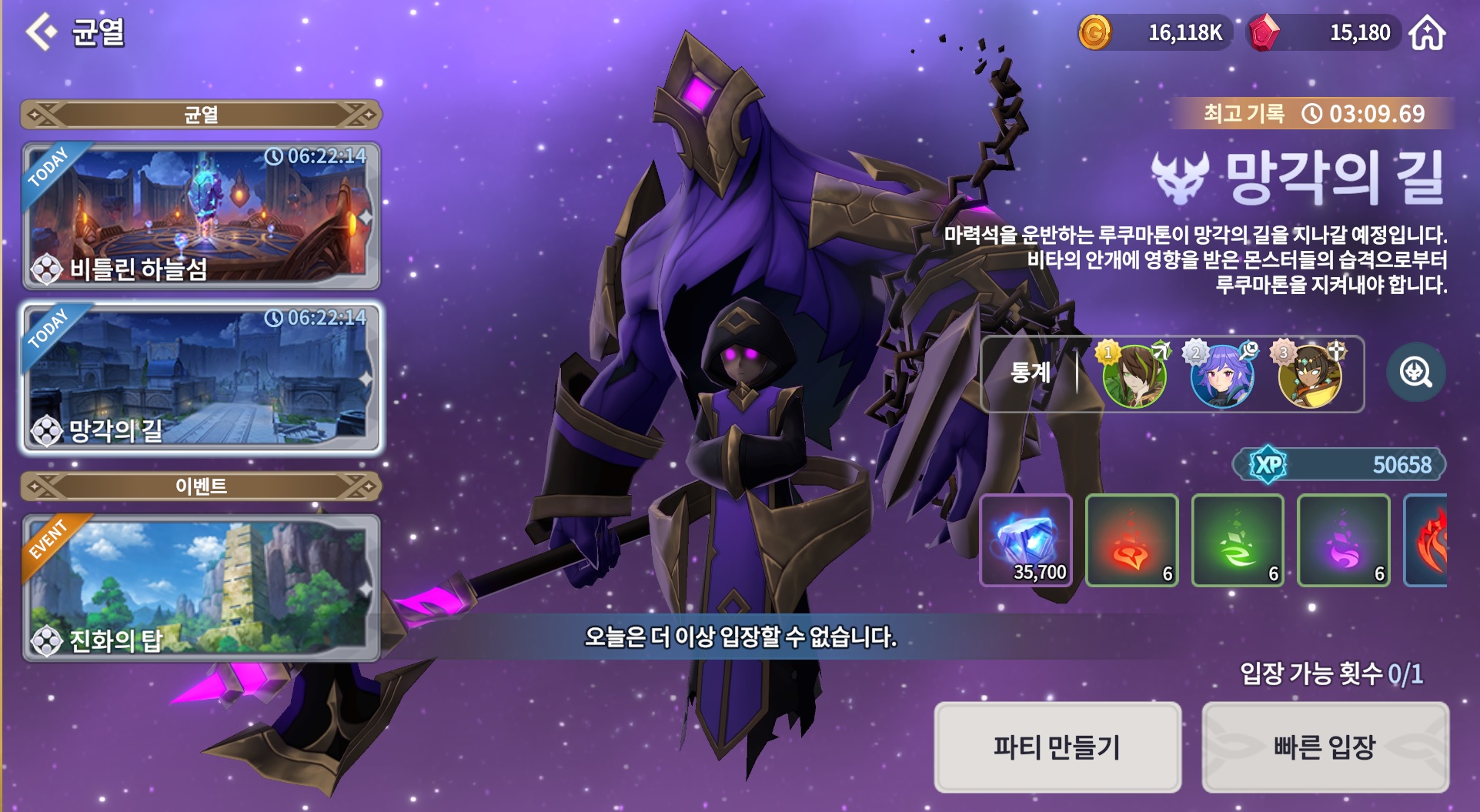Click the magnifying glass inspect button
Image resolution: width=1480 pixels, height=812 pixels.
(1415, 373)
